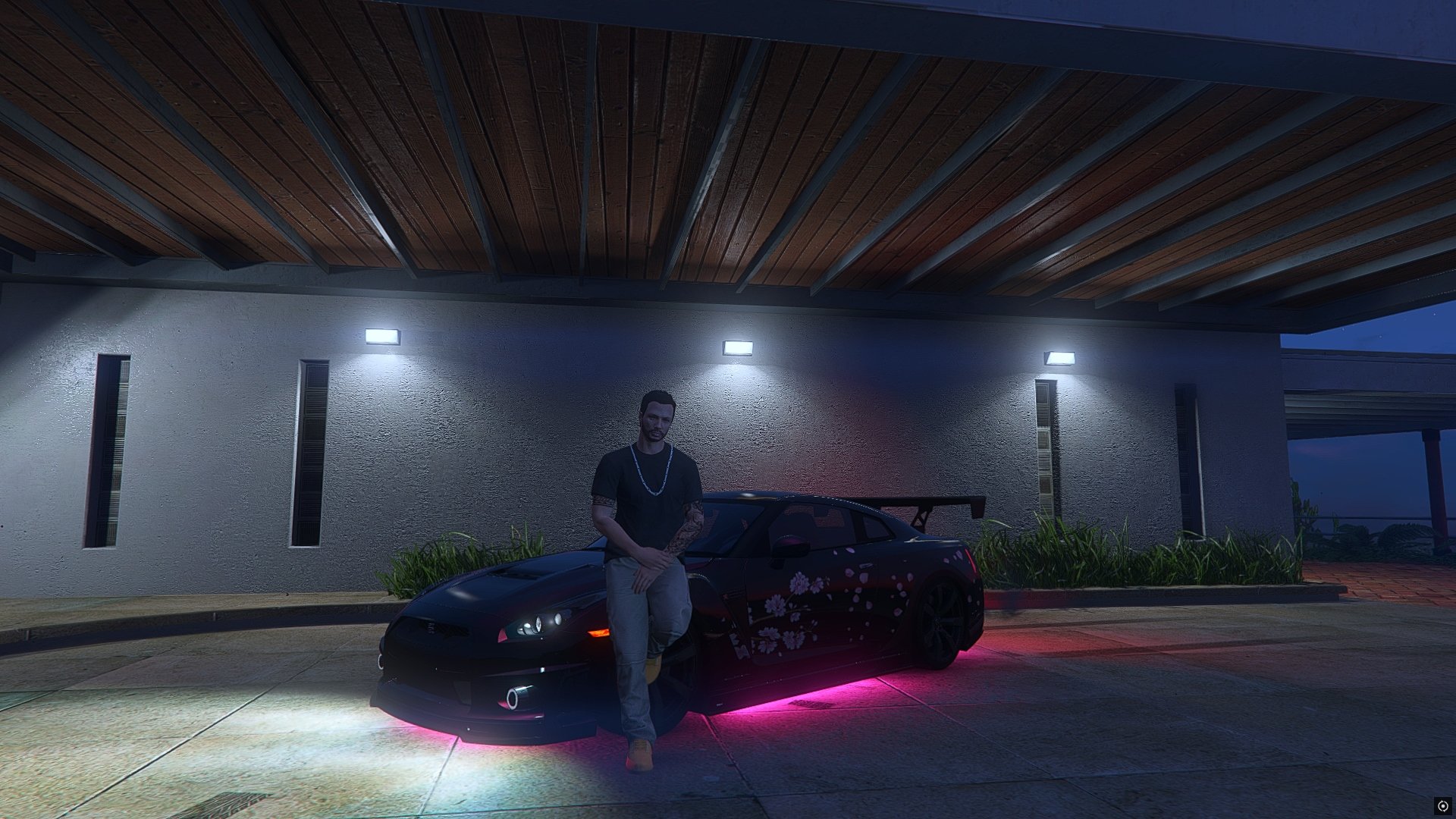1456x819 pixels.
Task: Click the circular-arrows recording icon in the corner
Action: coord(1442,805)
